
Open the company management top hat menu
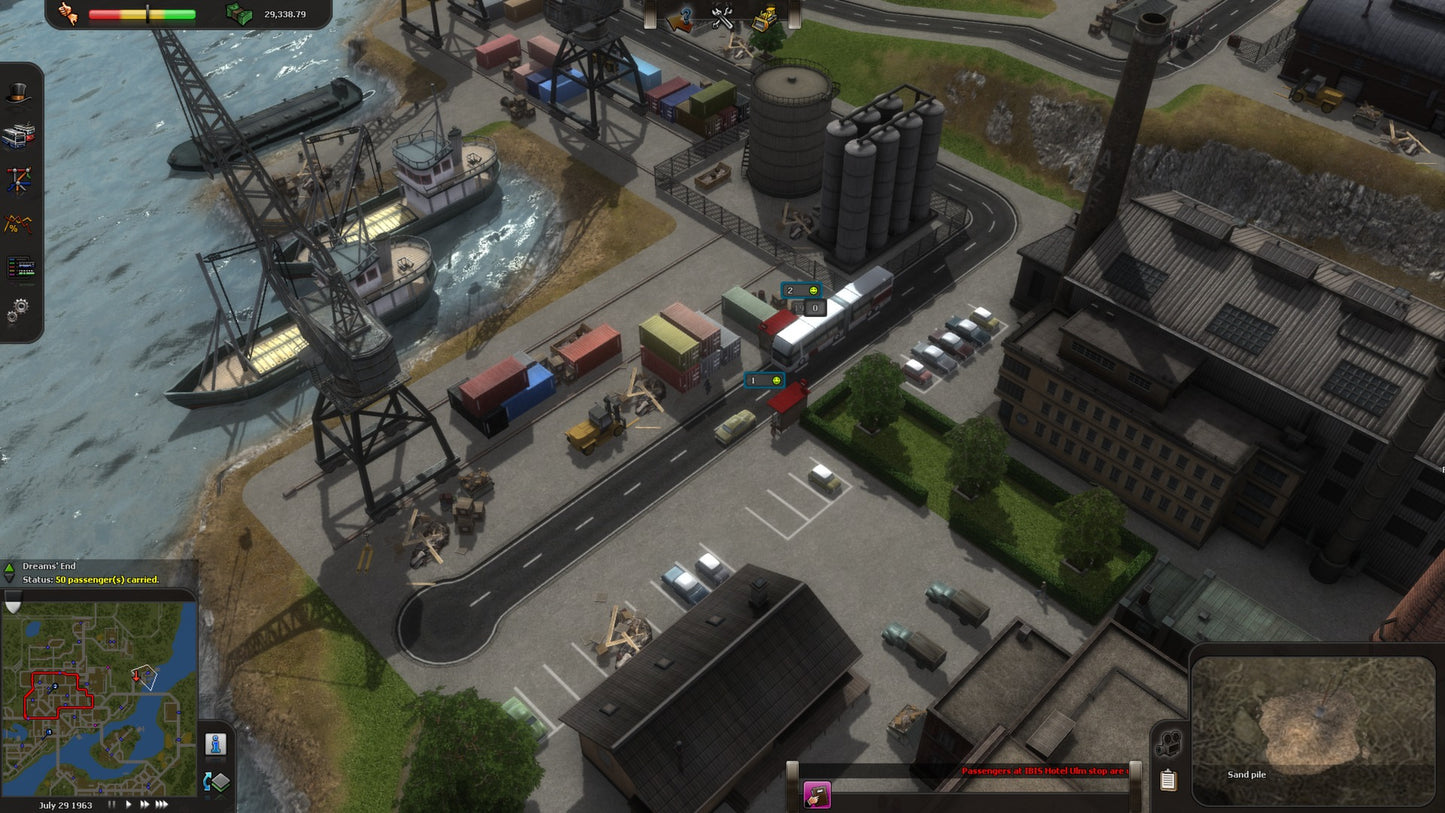(x=18, y=93)
